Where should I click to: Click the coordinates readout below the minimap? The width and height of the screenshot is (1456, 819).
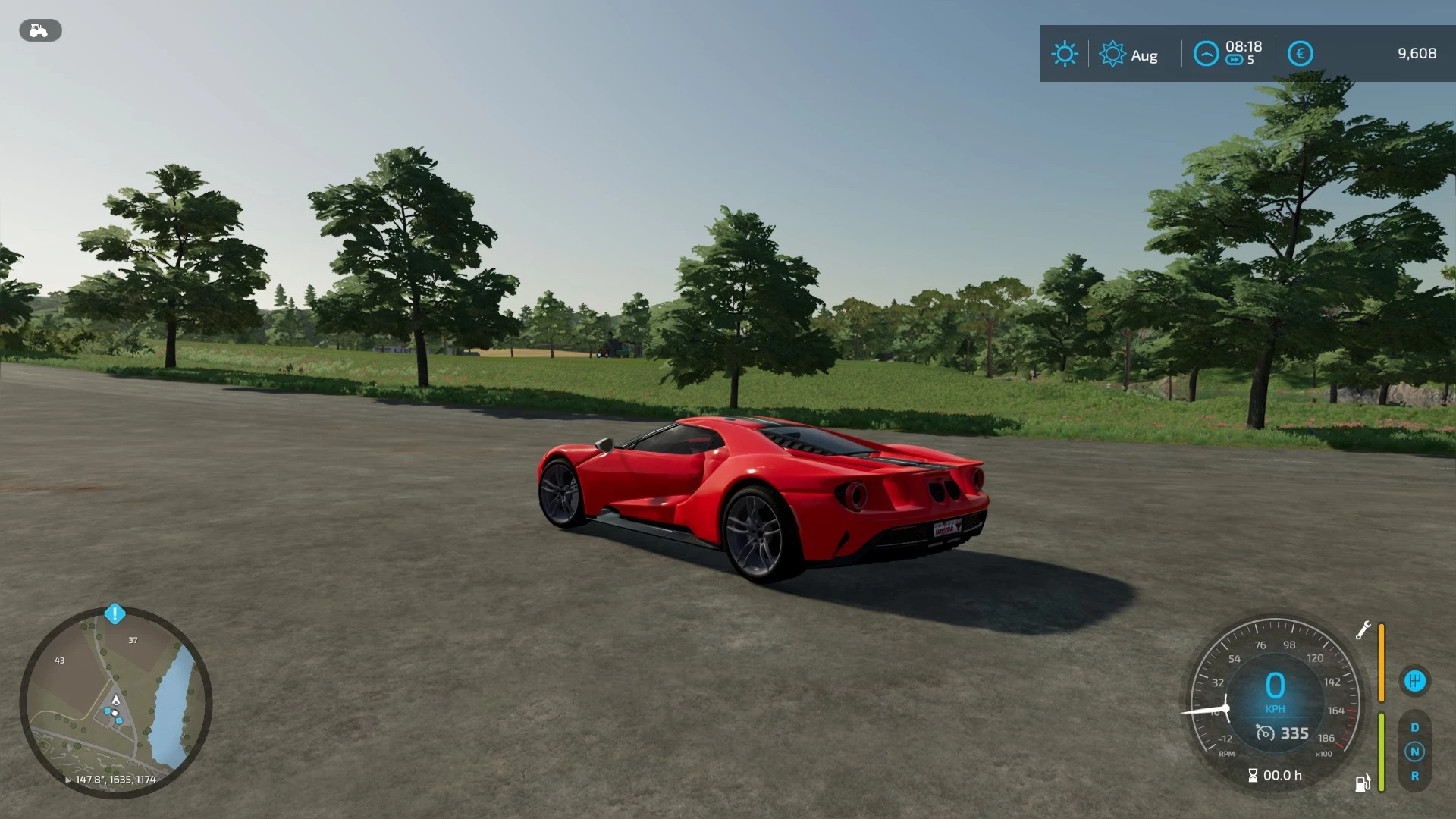[116, 779]
